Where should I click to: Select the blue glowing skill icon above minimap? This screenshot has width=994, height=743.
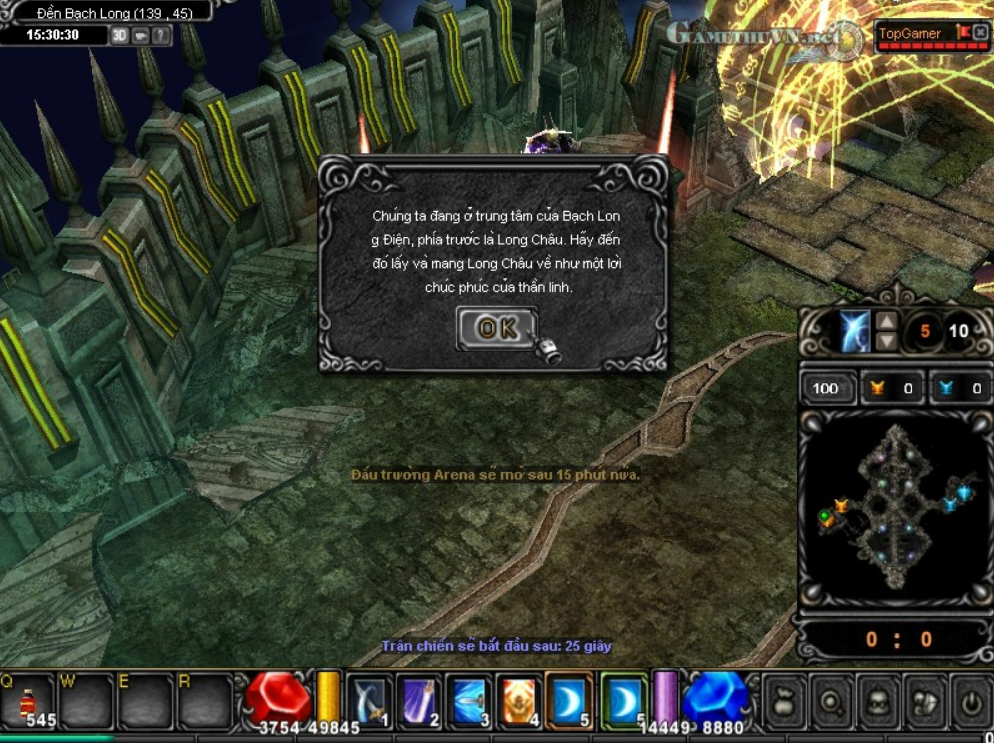click(x=854, y=331)
